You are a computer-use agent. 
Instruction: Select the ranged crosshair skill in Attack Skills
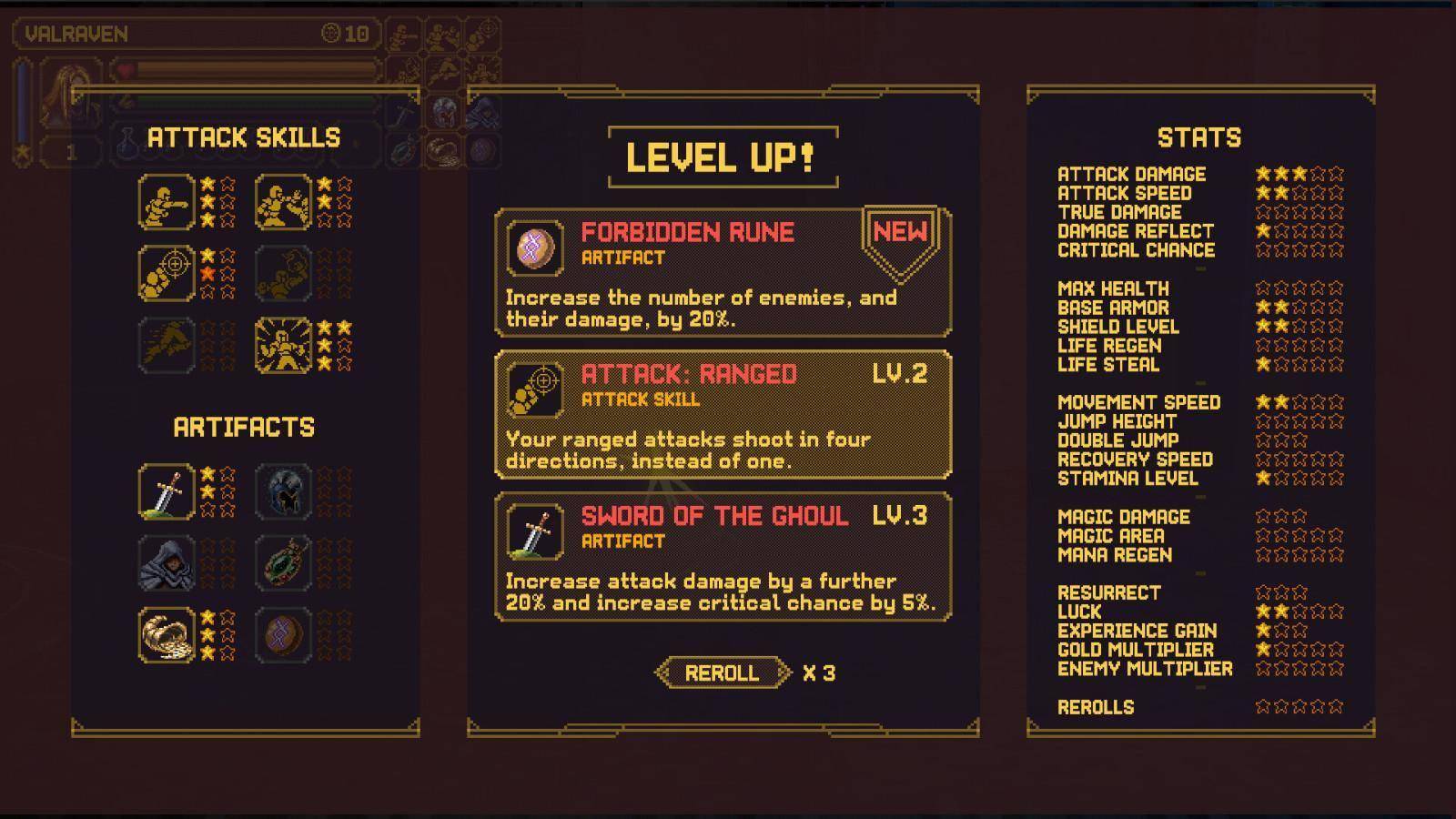[167, 273]
